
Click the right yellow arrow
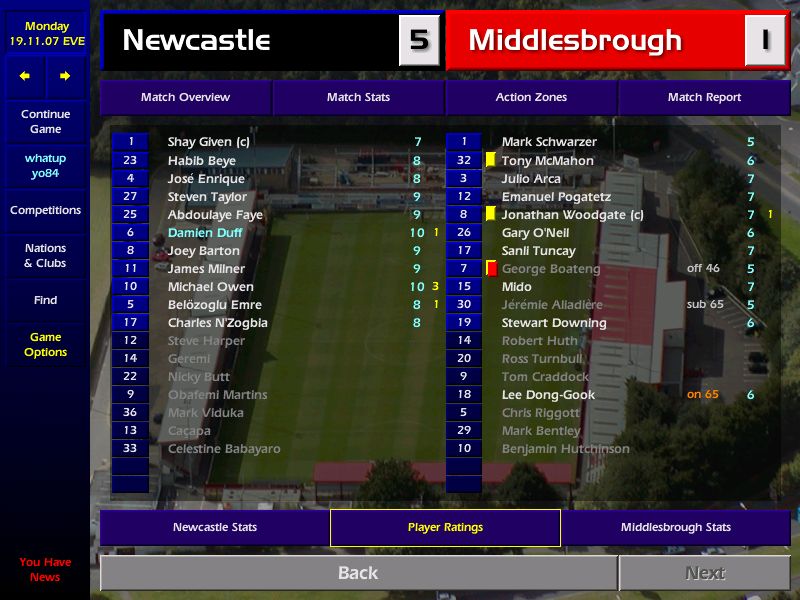(65, 76)
